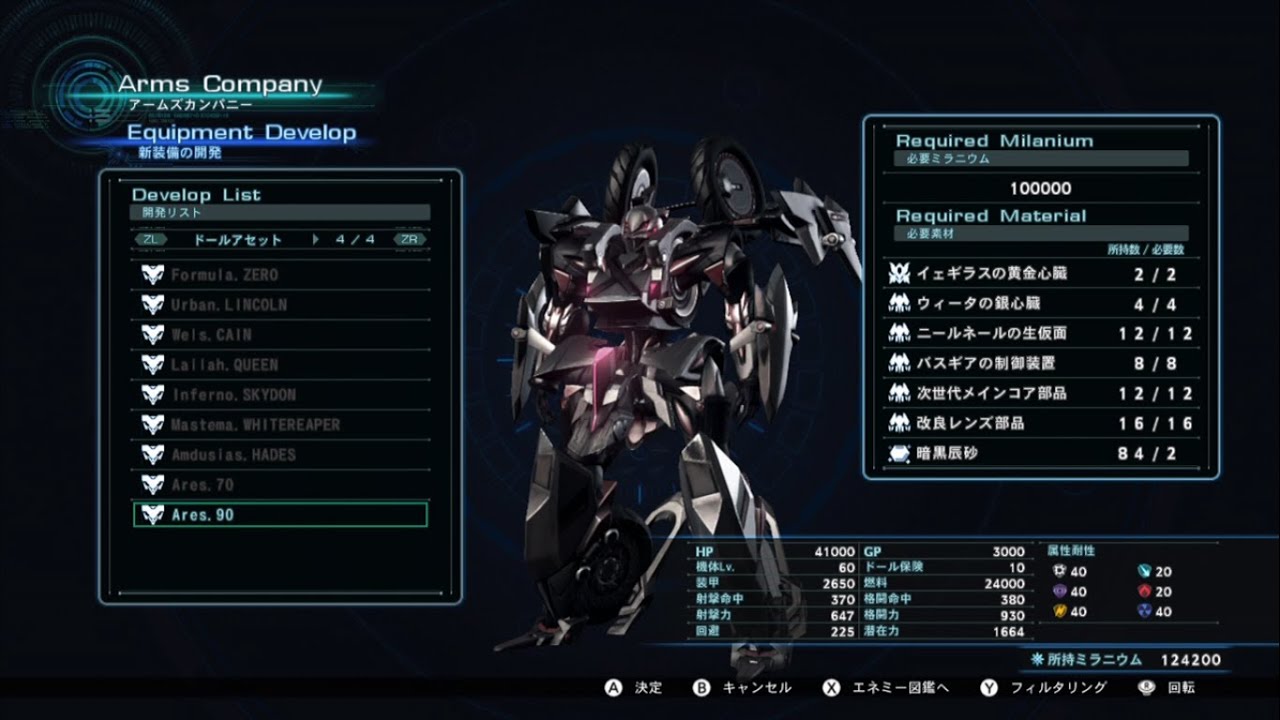Select the バスギアの制御装置 material row
1280x720 pixels.
1040,363
